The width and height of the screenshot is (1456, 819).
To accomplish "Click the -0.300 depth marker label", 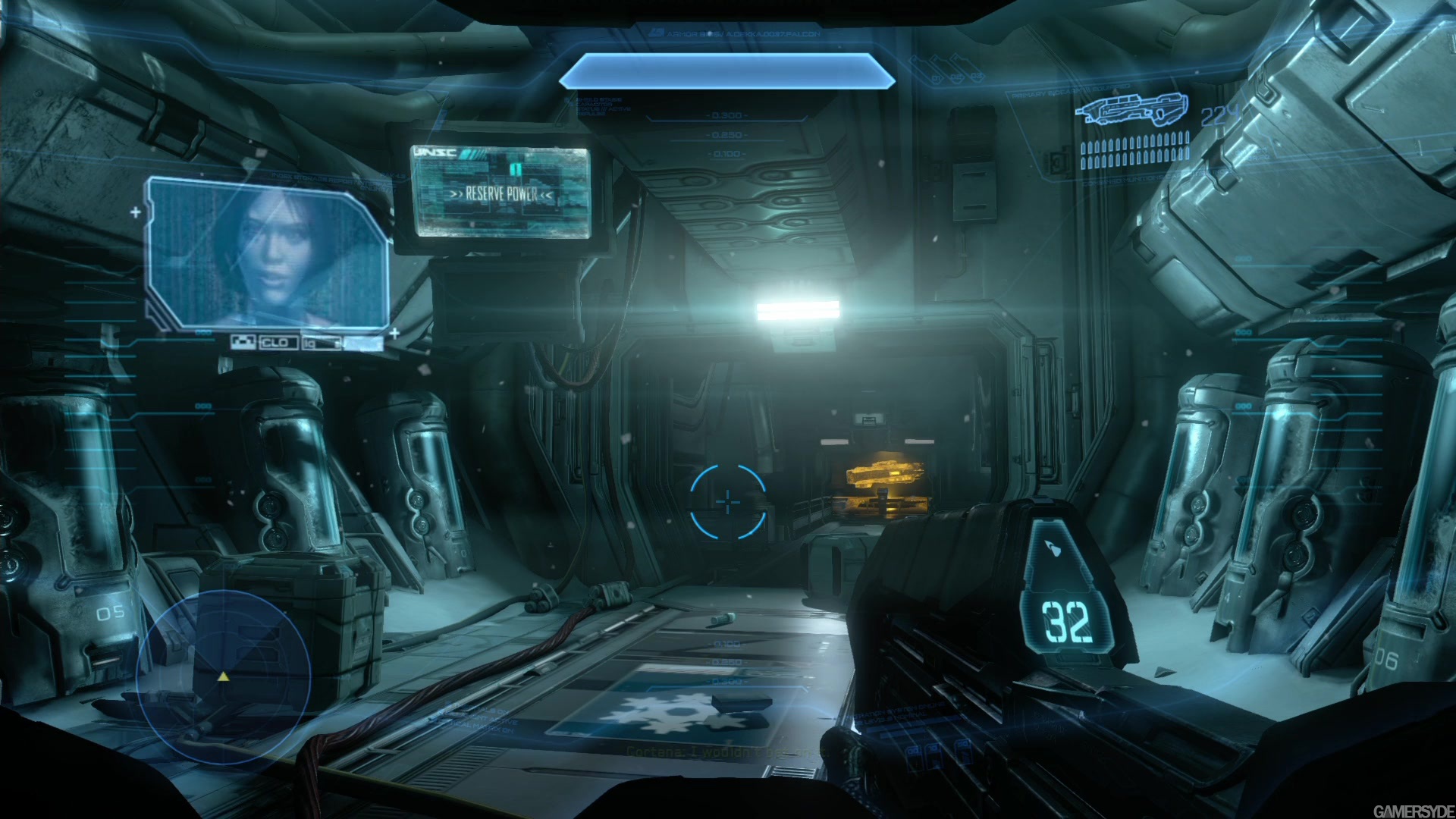I will click(725, 114).
